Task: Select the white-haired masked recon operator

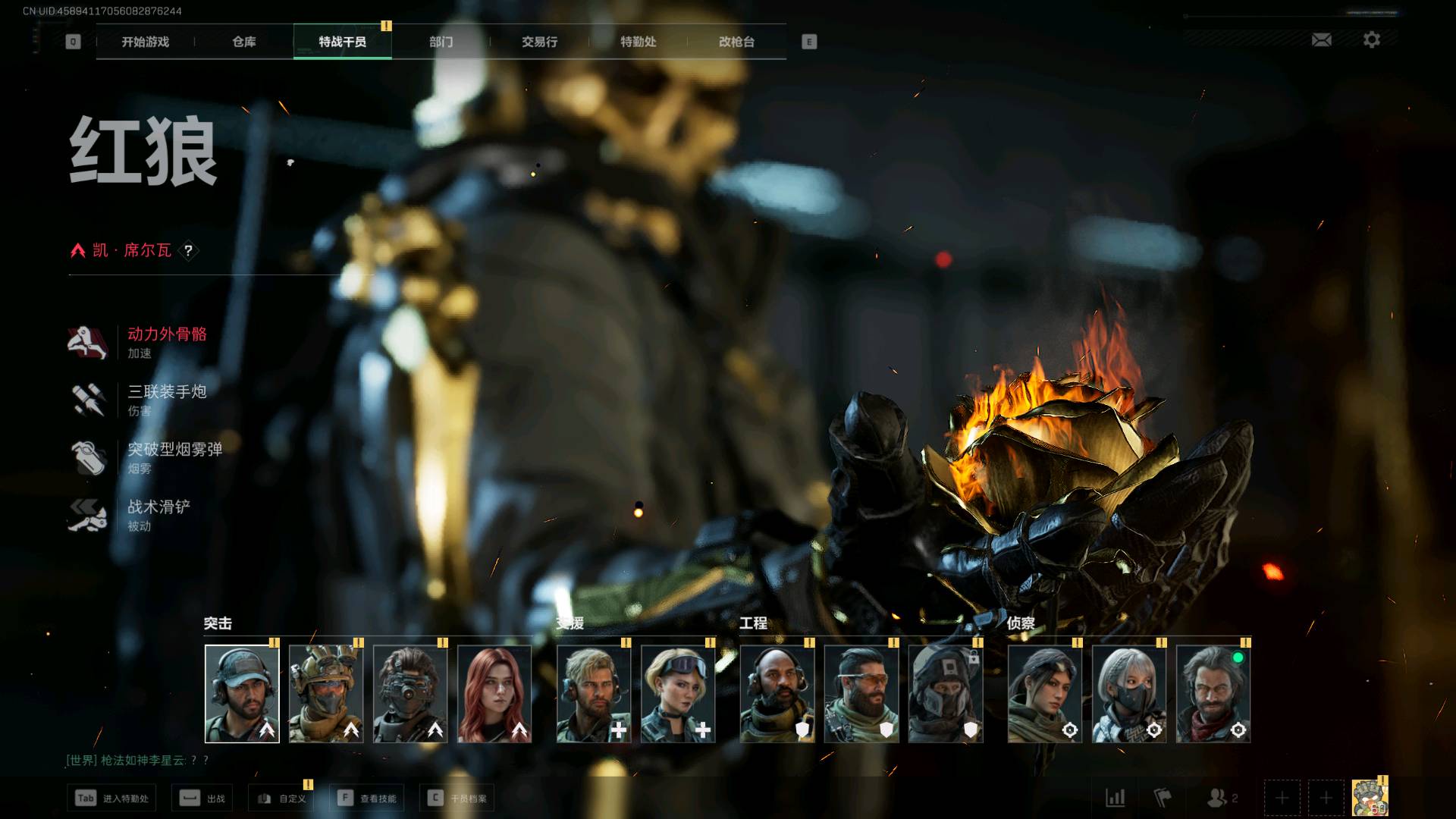Action: pos(1128,694)
